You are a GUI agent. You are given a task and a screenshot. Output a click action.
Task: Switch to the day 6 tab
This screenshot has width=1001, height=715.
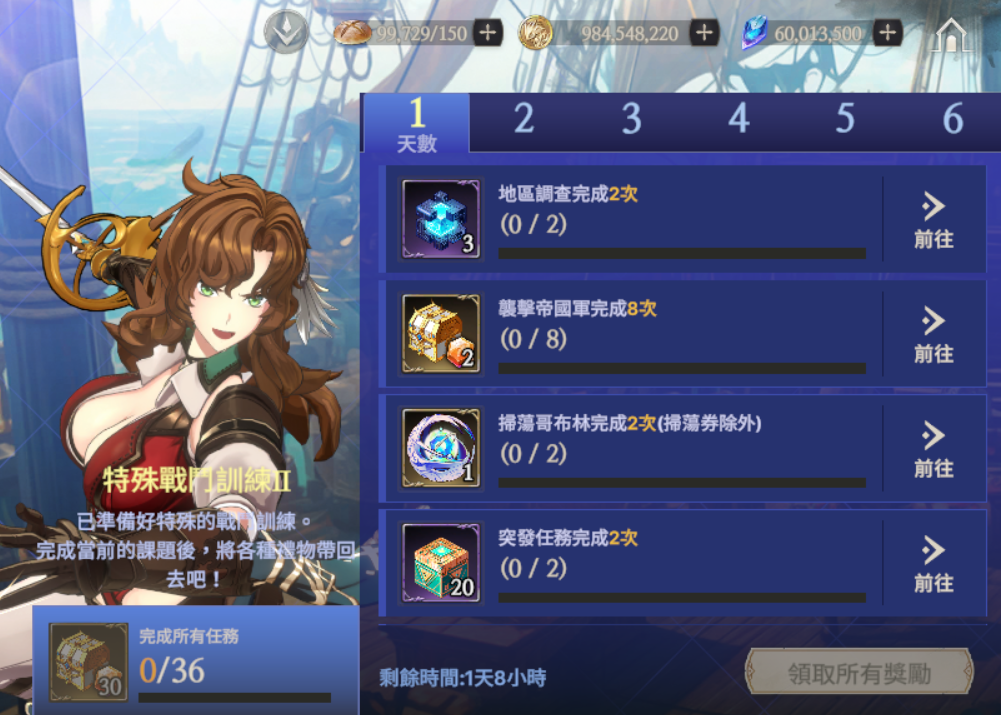(952, 121)
